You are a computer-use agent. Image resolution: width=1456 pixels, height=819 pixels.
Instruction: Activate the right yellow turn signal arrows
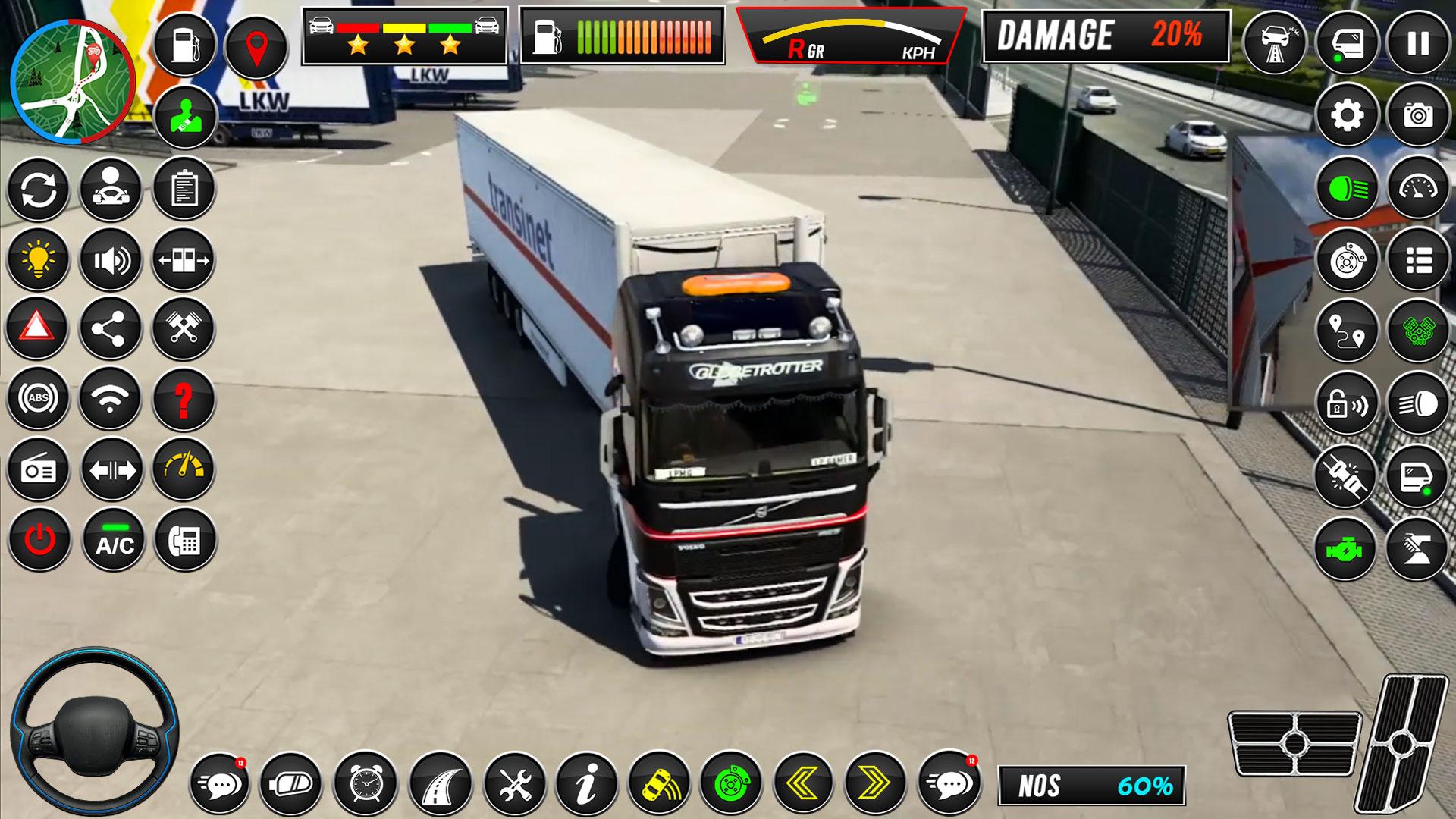876,783
